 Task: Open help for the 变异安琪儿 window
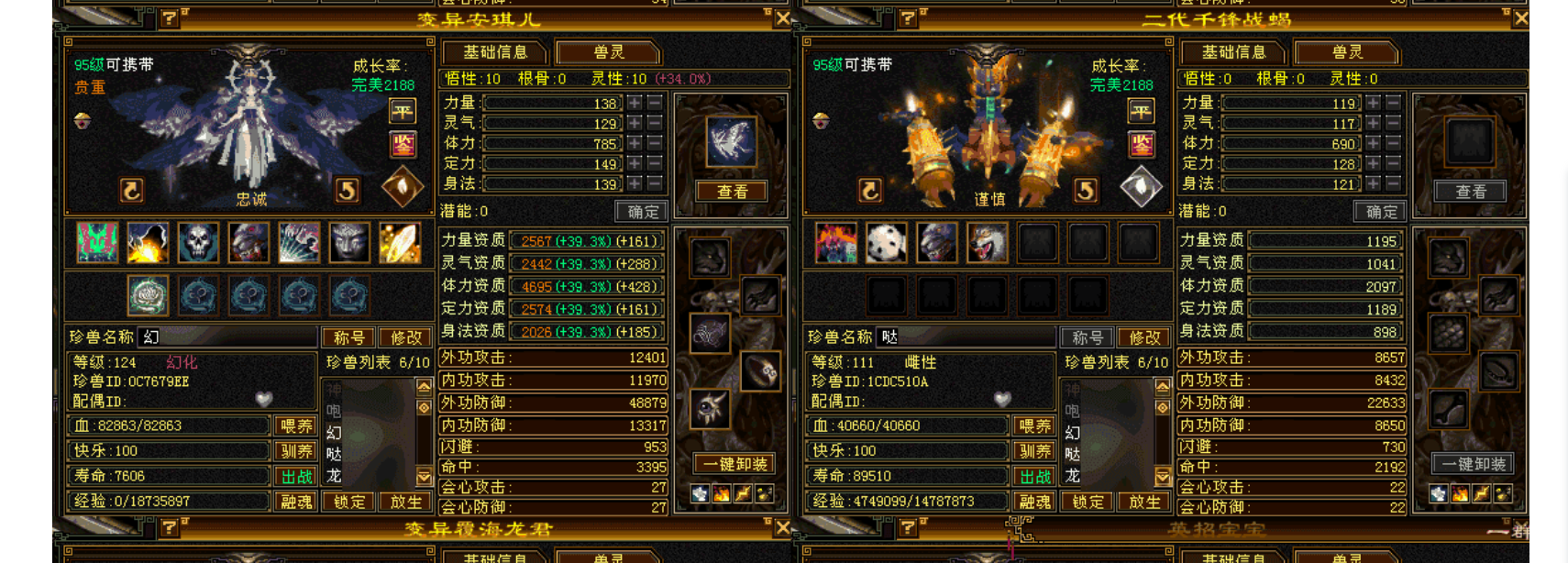[x=170, y=17]
